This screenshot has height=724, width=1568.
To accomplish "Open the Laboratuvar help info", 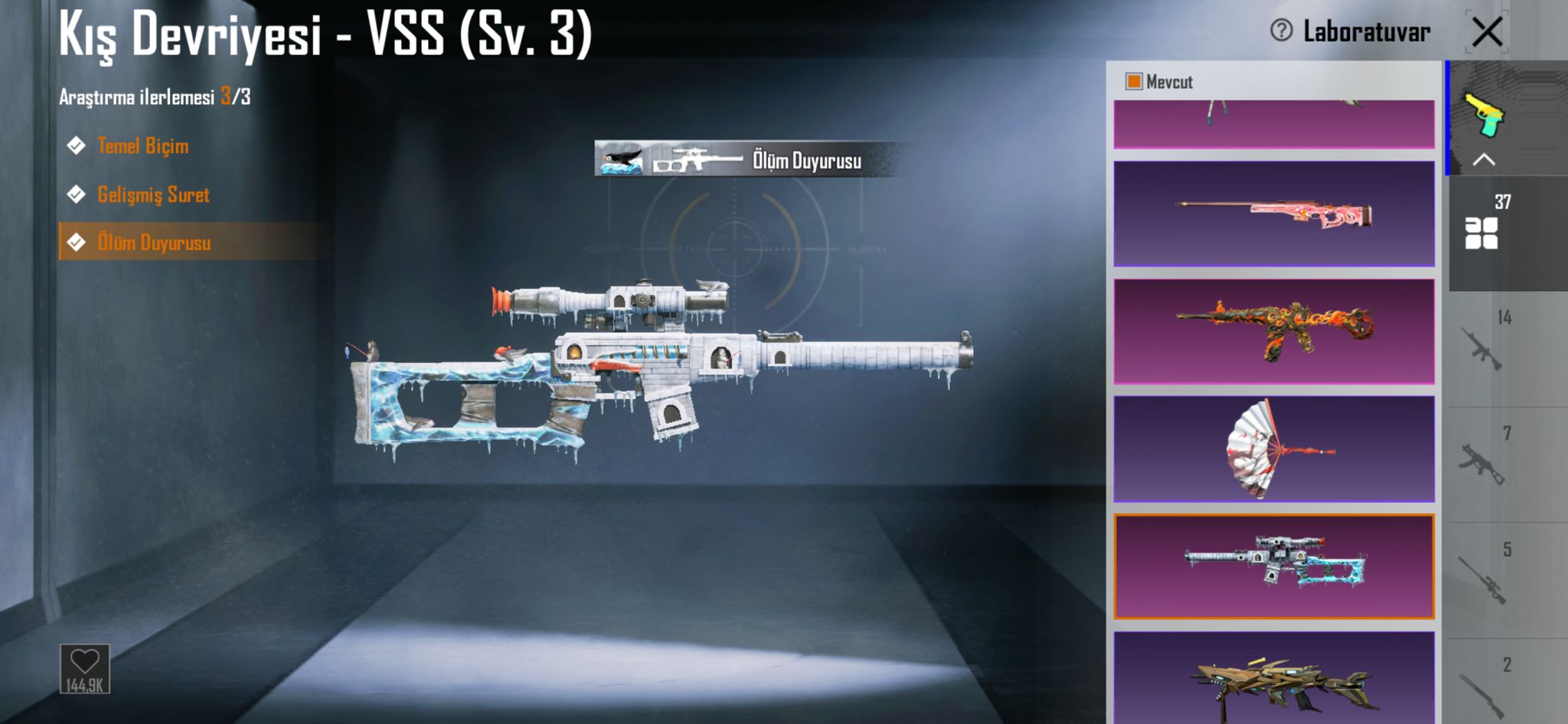I will [x=1281, y=31].
